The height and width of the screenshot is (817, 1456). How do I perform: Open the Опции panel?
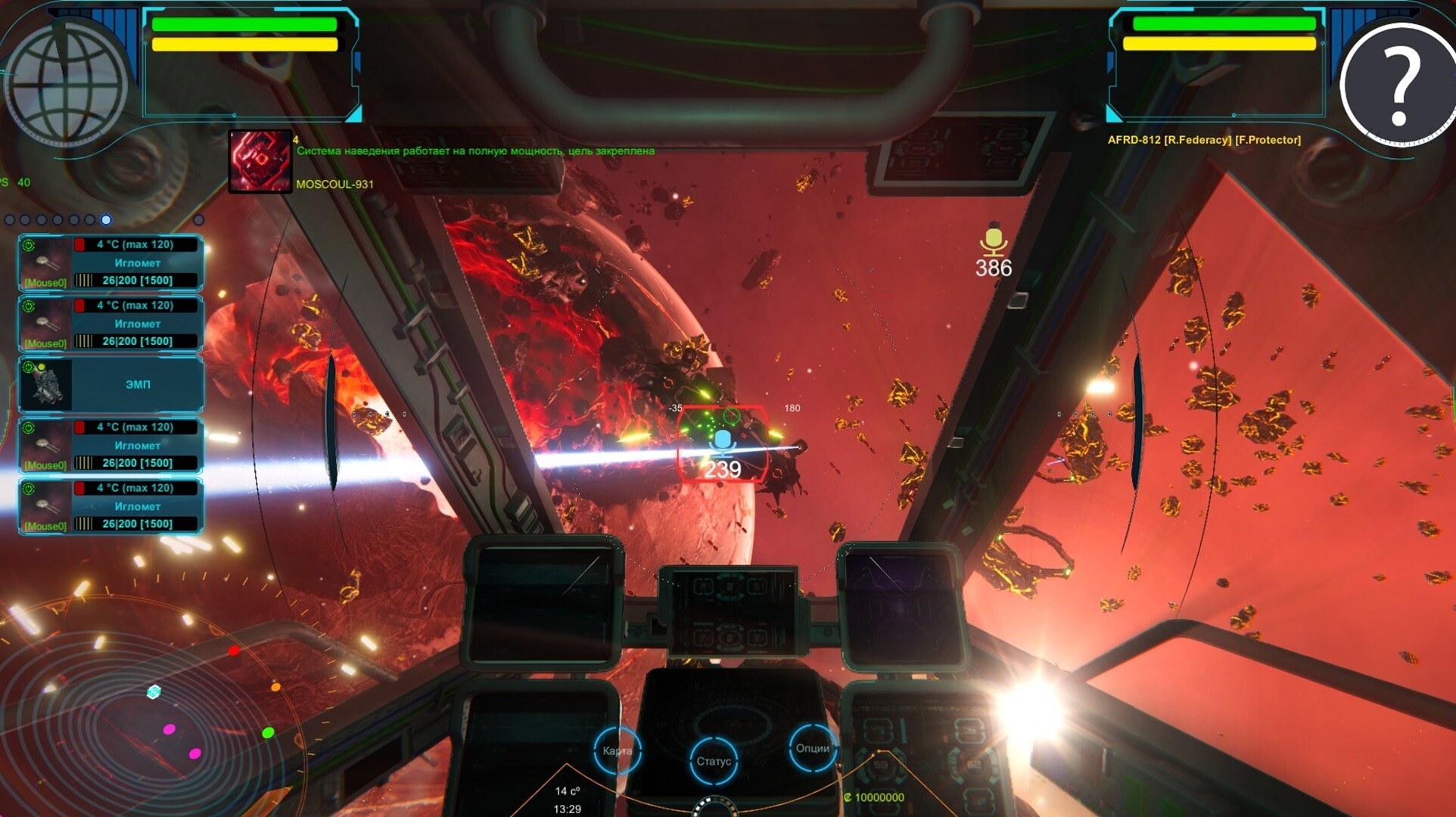[811, 749]
